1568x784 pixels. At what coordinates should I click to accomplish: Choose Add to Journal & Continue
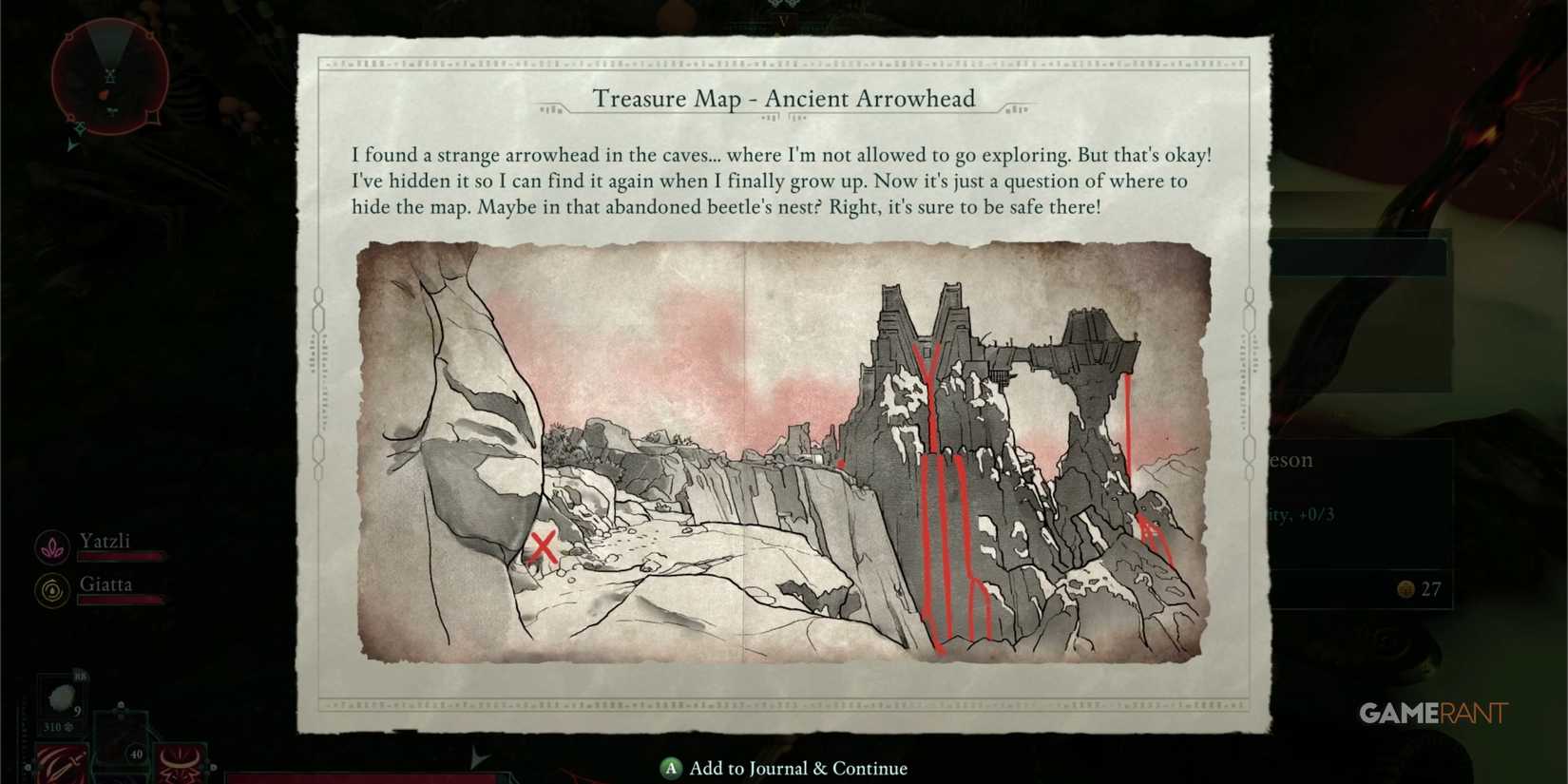784,768
